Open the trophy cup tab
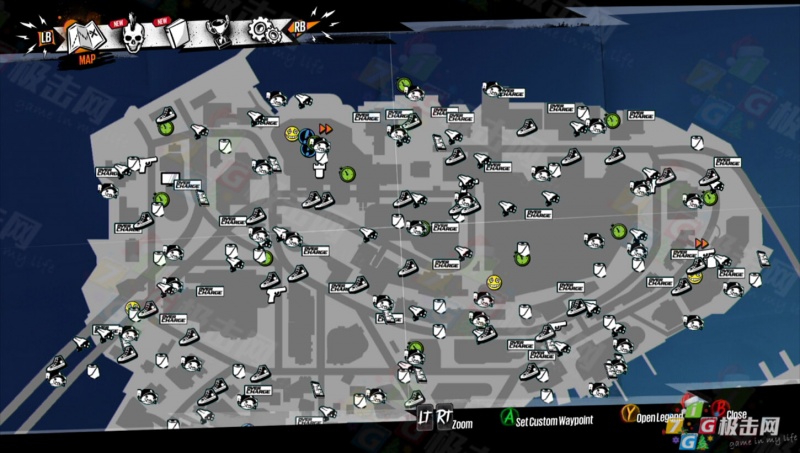Viewport: 800px width, 453px height. [220, 30]
